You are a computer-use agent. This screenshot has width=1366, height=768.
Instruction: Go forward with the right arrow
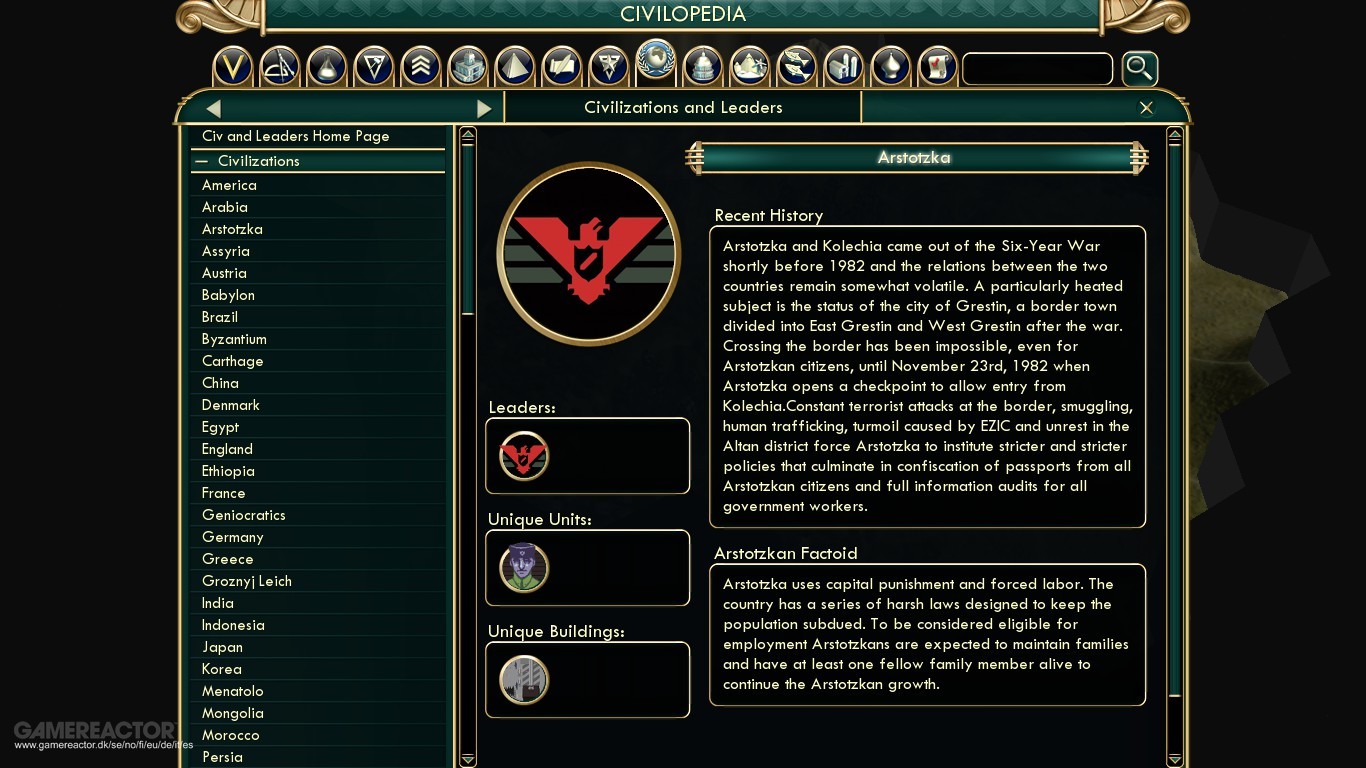pos(484,108)
